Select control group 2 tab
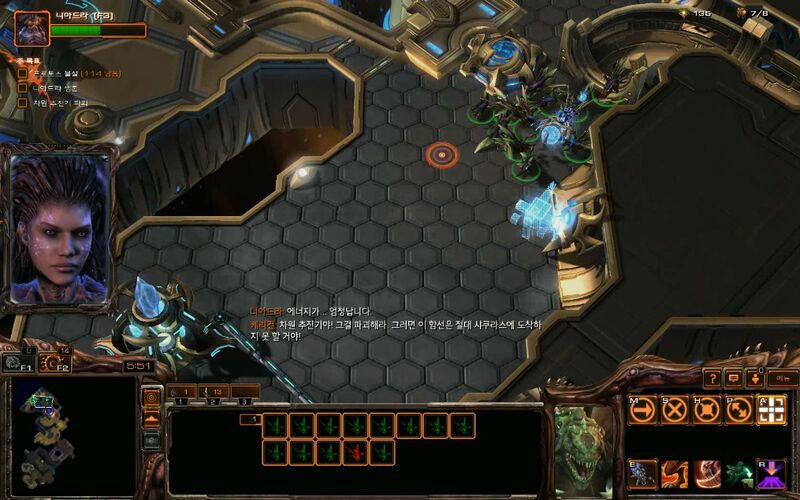 (x=214, y=391)
